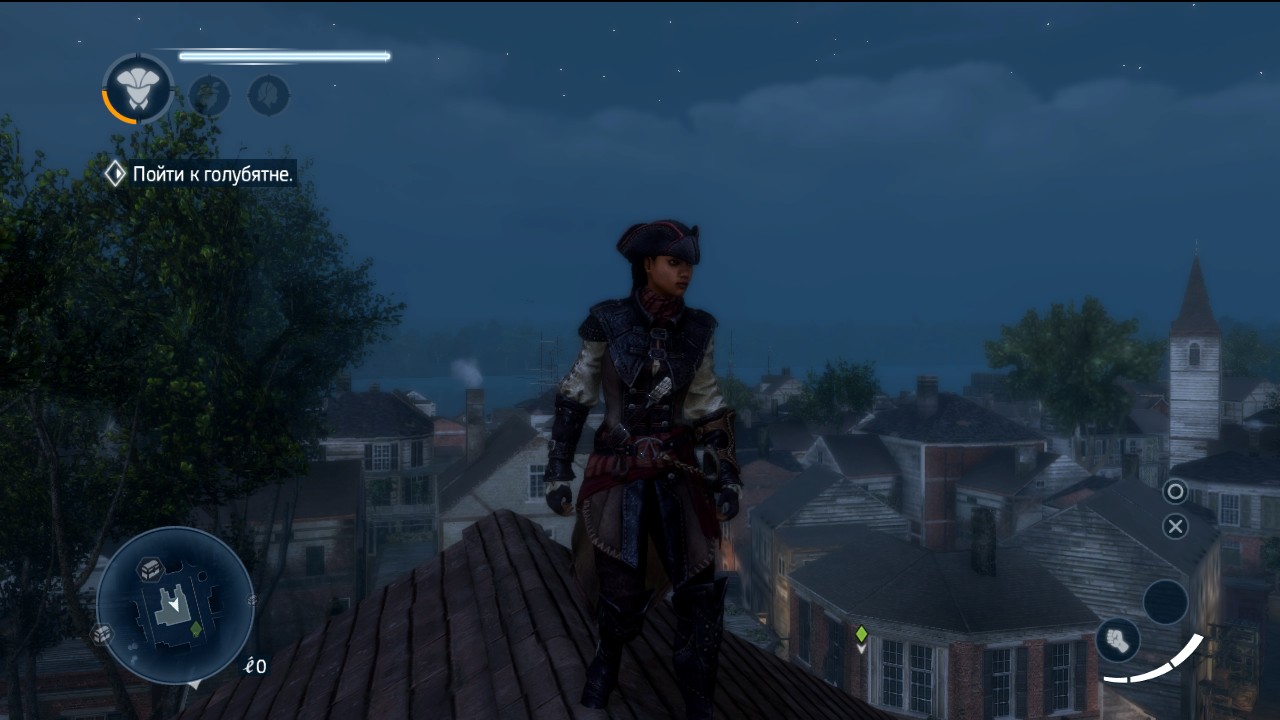Open the circular minimap
The image size is (1280, 720).
[175, 605]
